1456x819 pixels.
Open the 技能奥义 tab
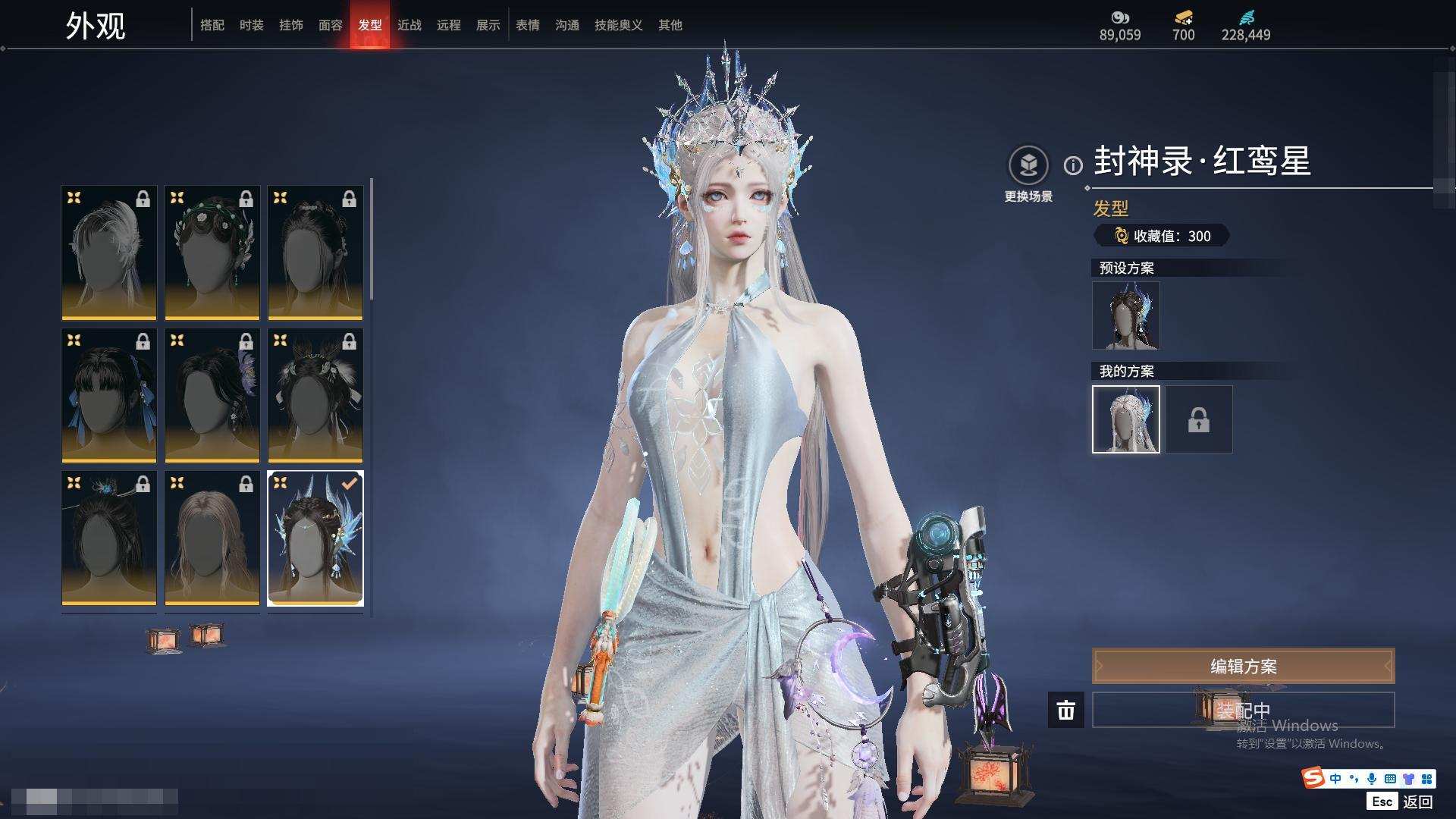619,25
